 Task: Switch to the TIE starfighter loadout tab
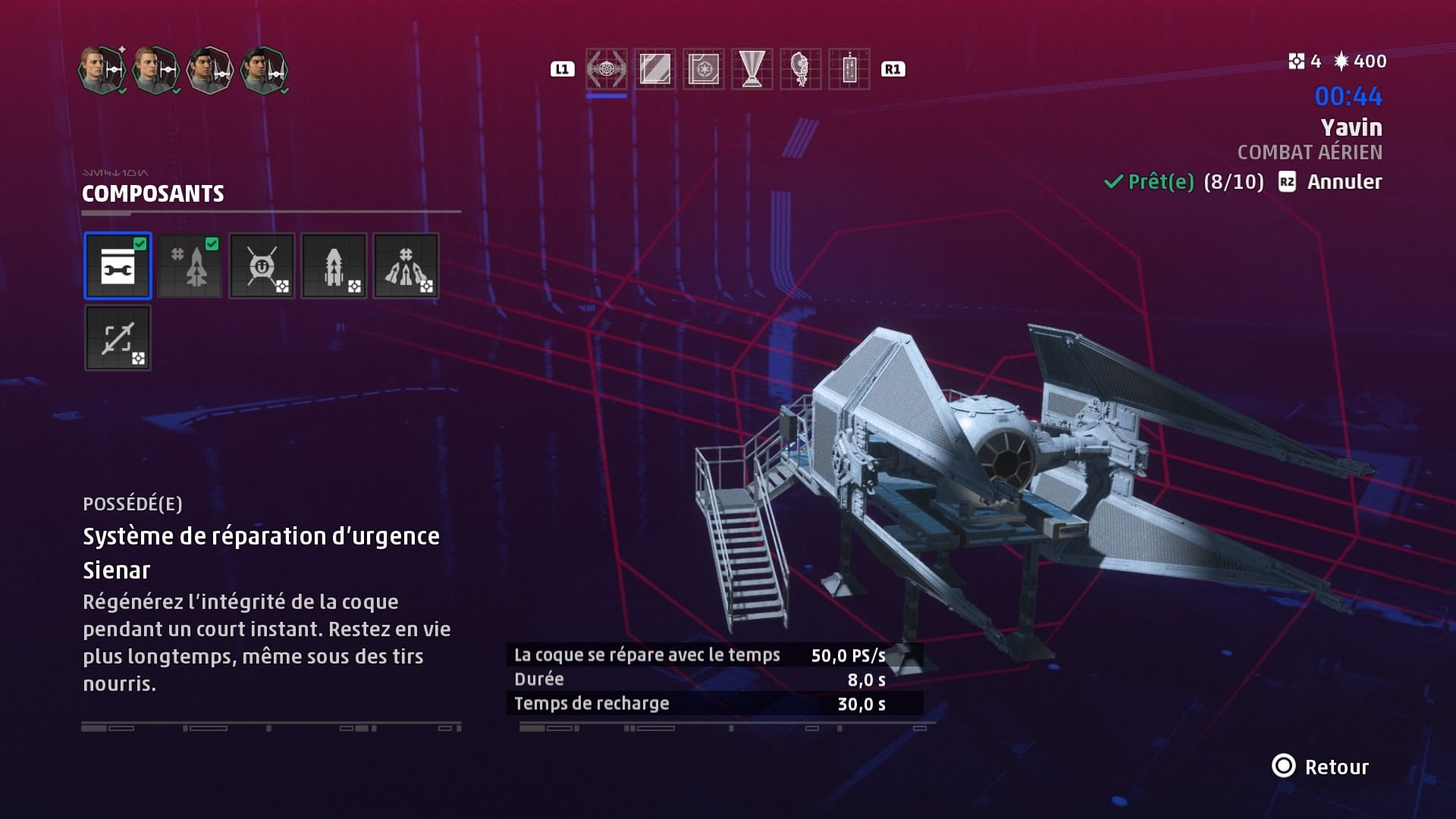(x=606, y=69)
